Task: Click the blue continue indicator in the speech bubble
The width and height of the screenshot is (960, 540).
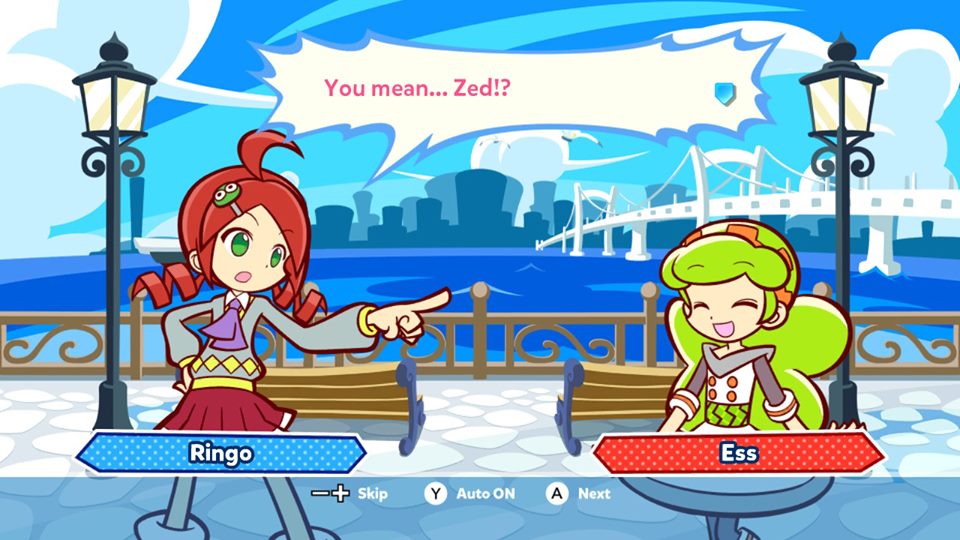Action: 724,92
